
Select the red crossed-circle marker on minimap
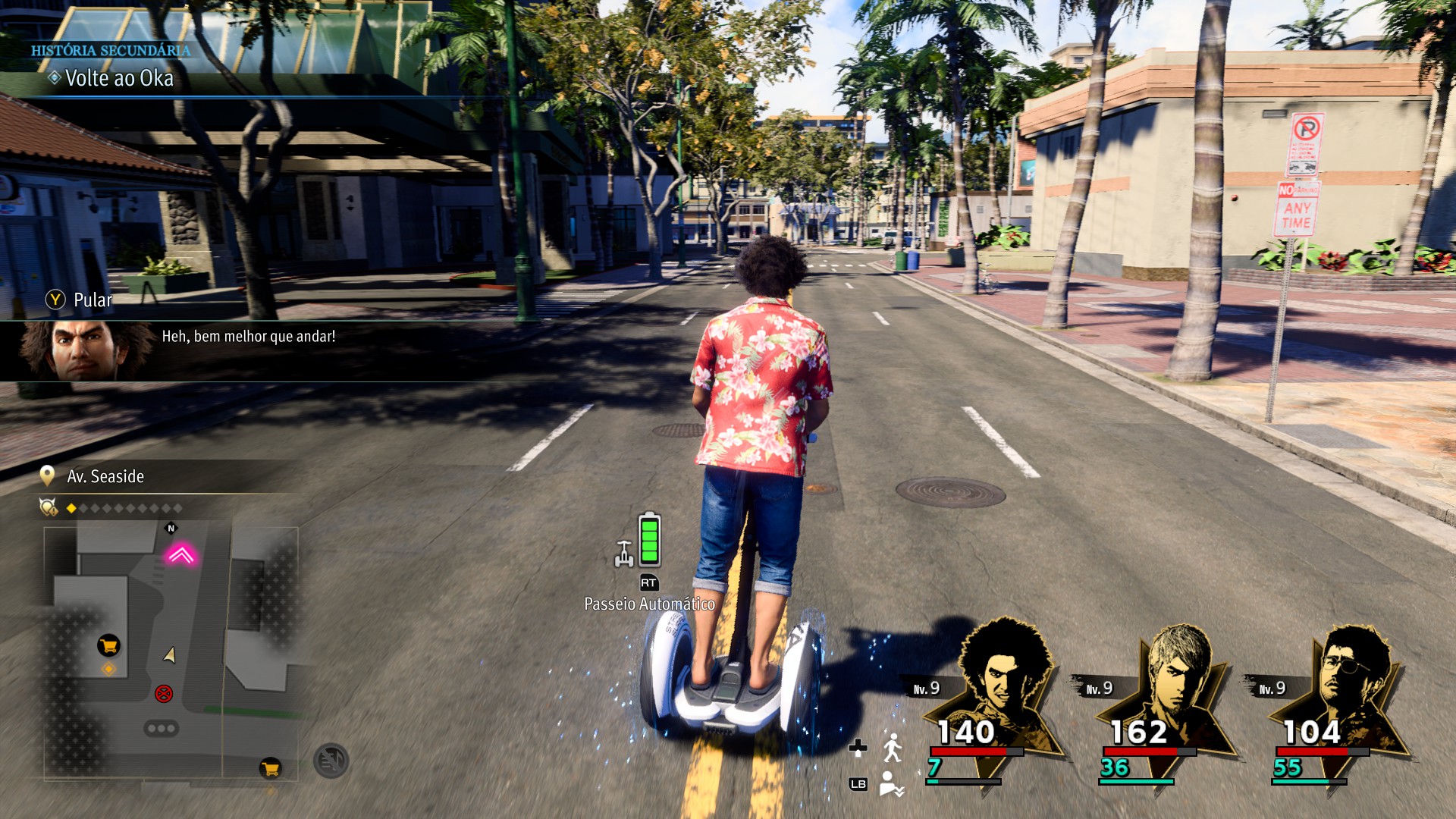pyautogui.click(x=164, y=693)
